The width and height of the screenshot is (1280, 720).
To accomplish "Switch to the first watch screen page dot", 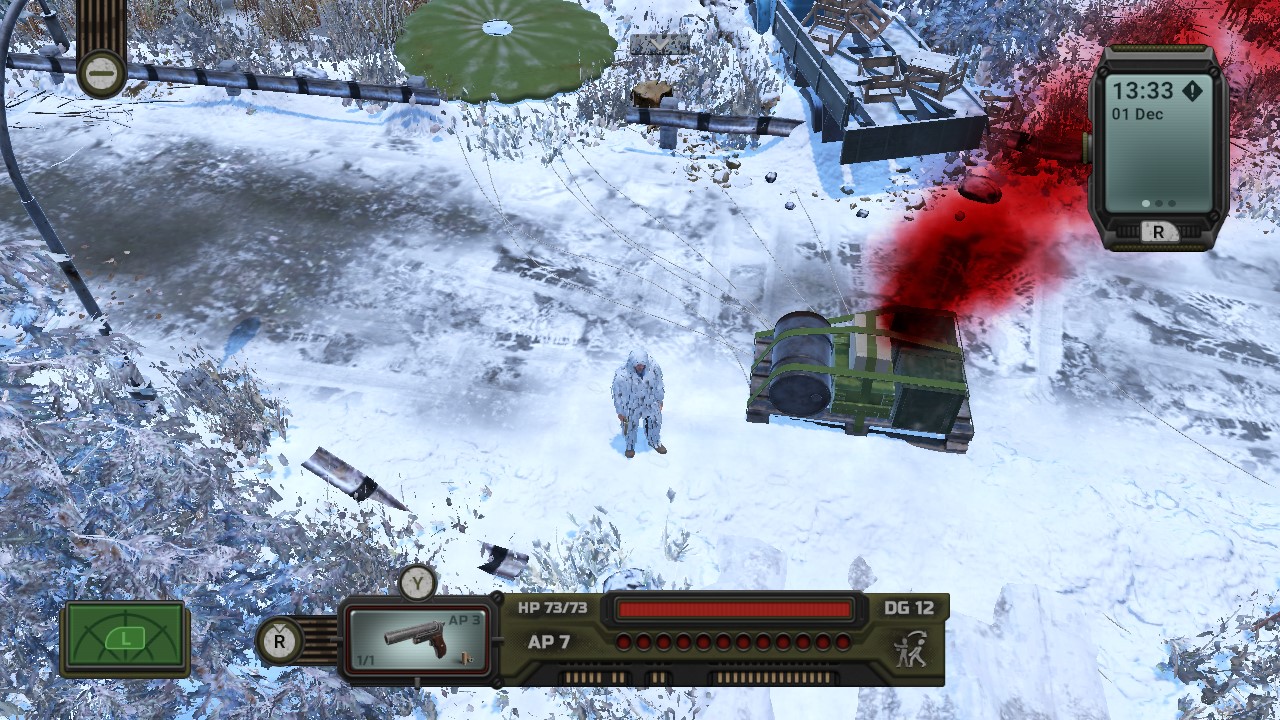I will point(1146,204).
